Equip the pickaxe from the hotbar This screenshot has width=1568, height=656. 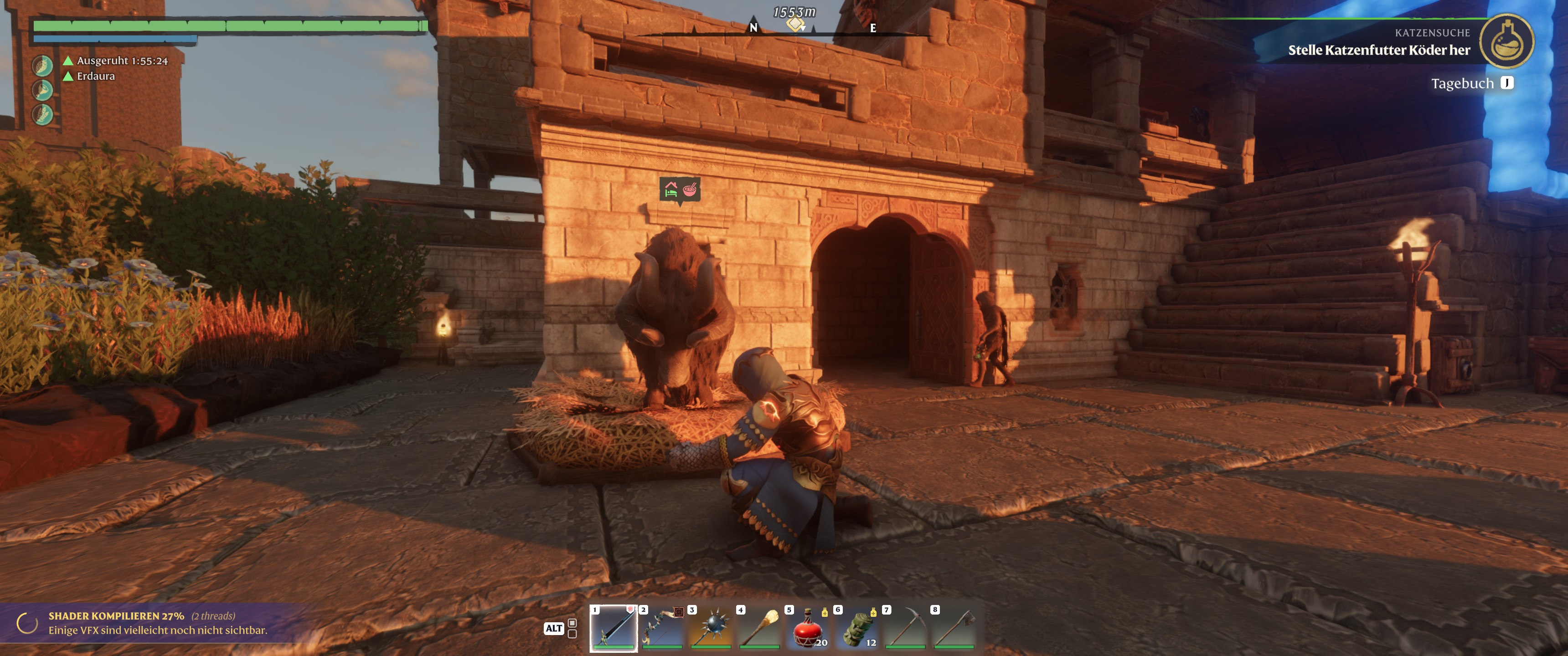click(x=905, y=627)
